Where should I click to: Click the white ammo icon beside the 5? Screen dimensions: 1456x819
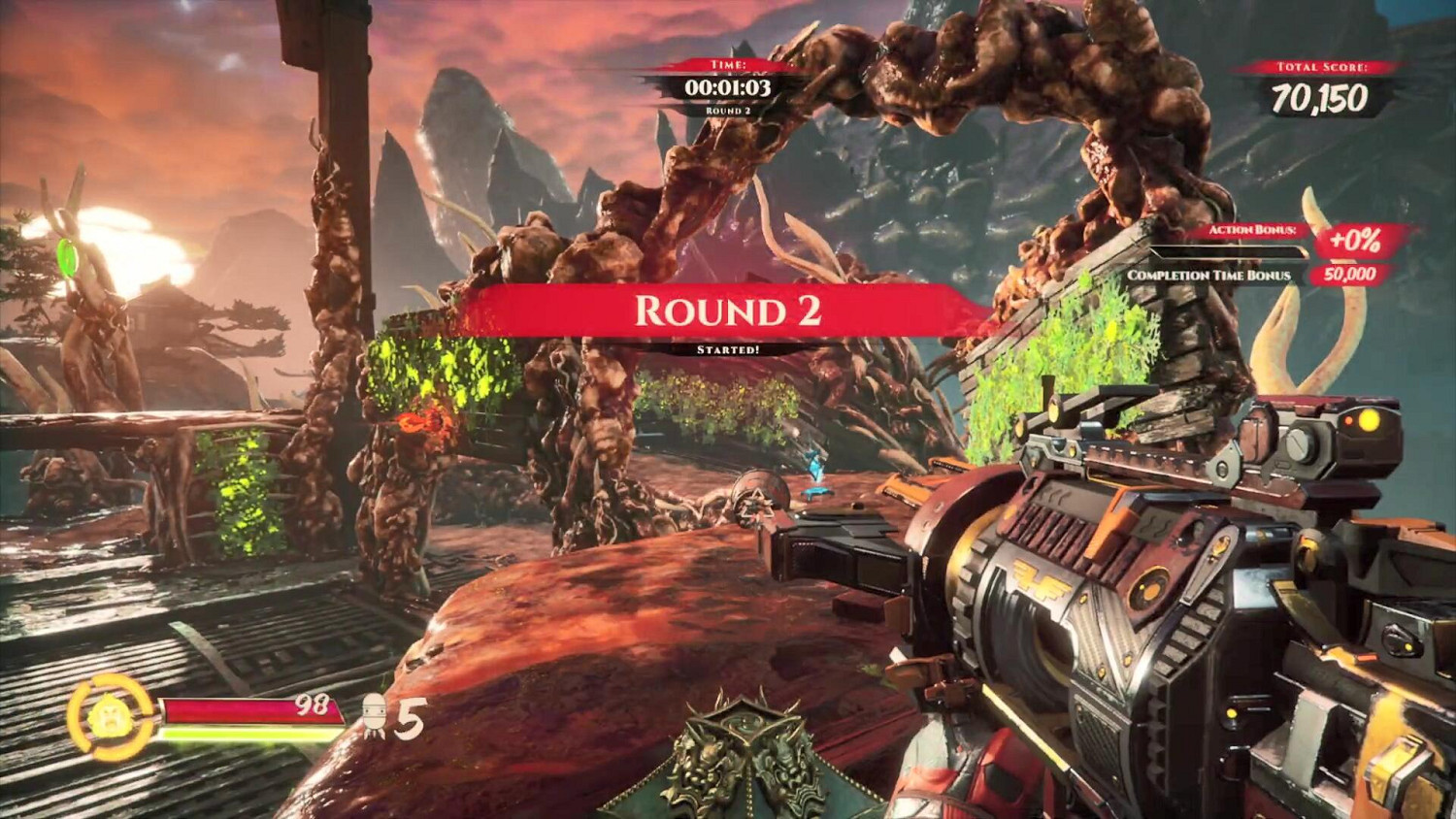[x=375, y=717]
